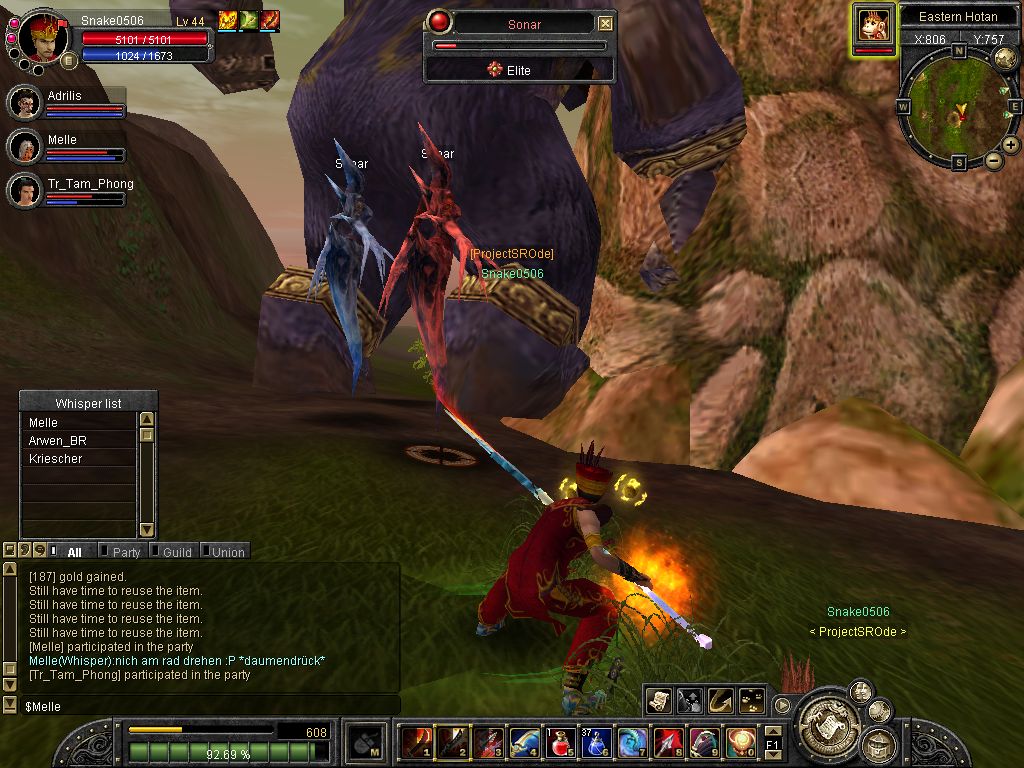Activate the glowing orb skill in slot 0
1024x768 pixels.
[x=741, y=742]
